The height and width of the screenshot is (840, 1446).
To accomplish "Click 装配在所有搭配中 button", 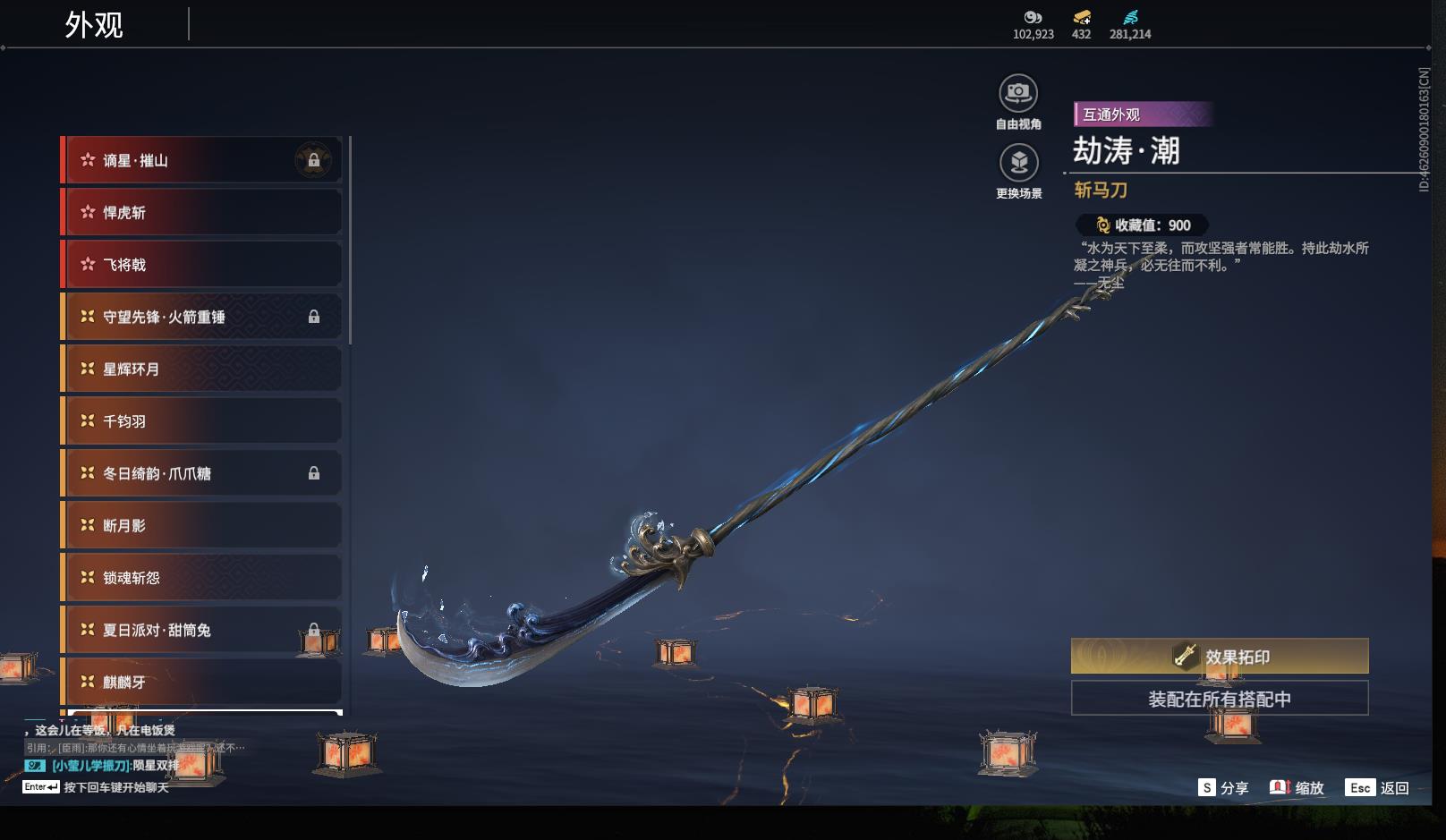I will tap(1219, 699).
